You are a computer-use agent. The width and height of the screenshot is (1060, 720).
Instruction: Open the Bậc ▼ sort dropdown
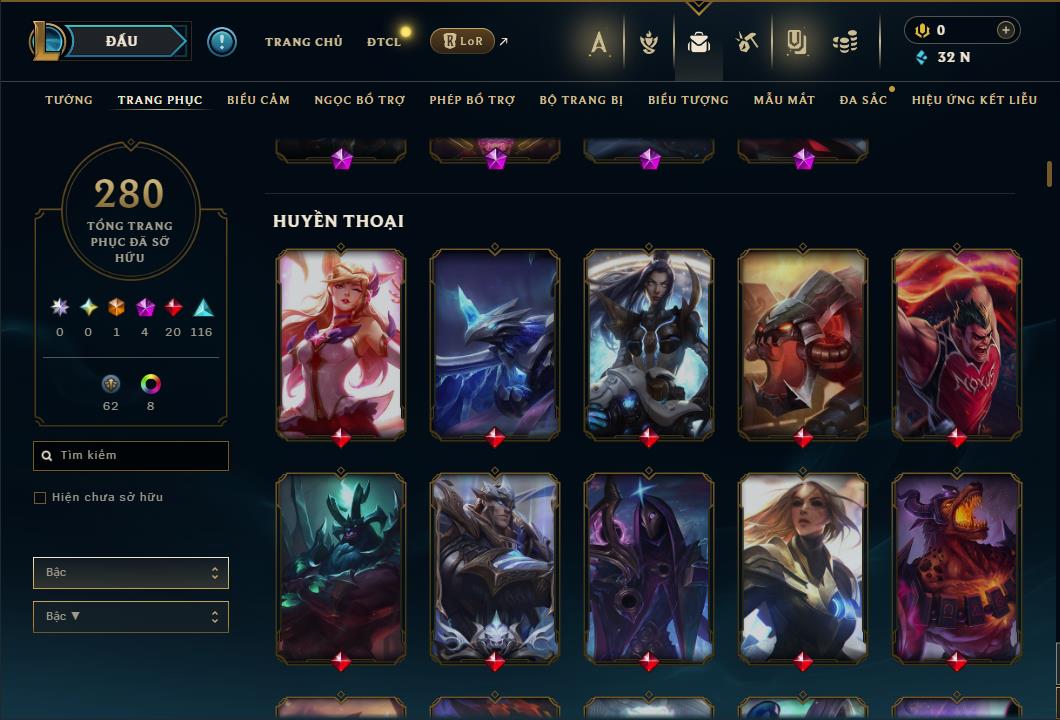point(131,617)
